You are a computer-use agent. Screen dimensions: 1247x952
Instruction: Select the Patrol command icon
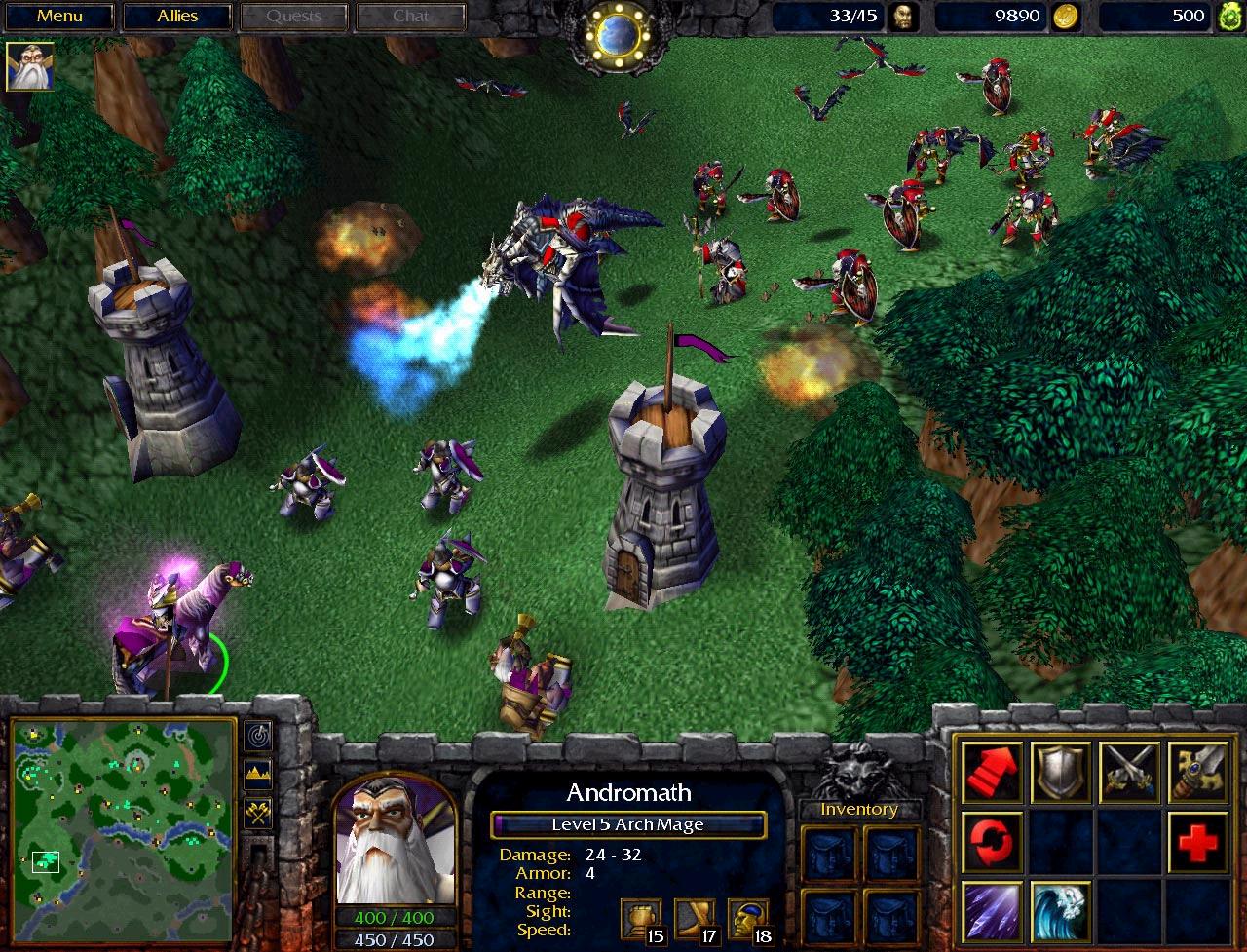pos(993,839)
